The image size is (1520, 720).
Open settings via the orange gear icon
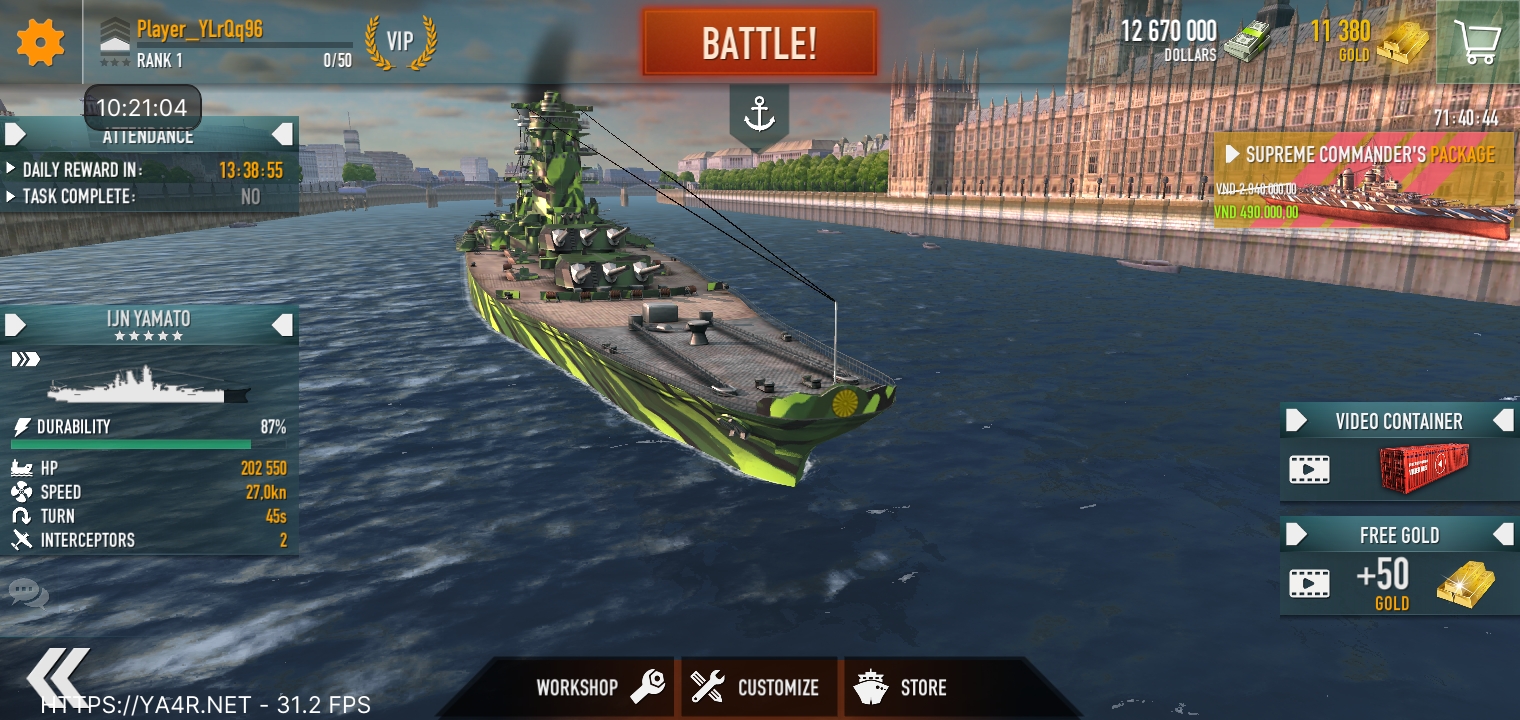pyautogui.click(x=41, y=42)
